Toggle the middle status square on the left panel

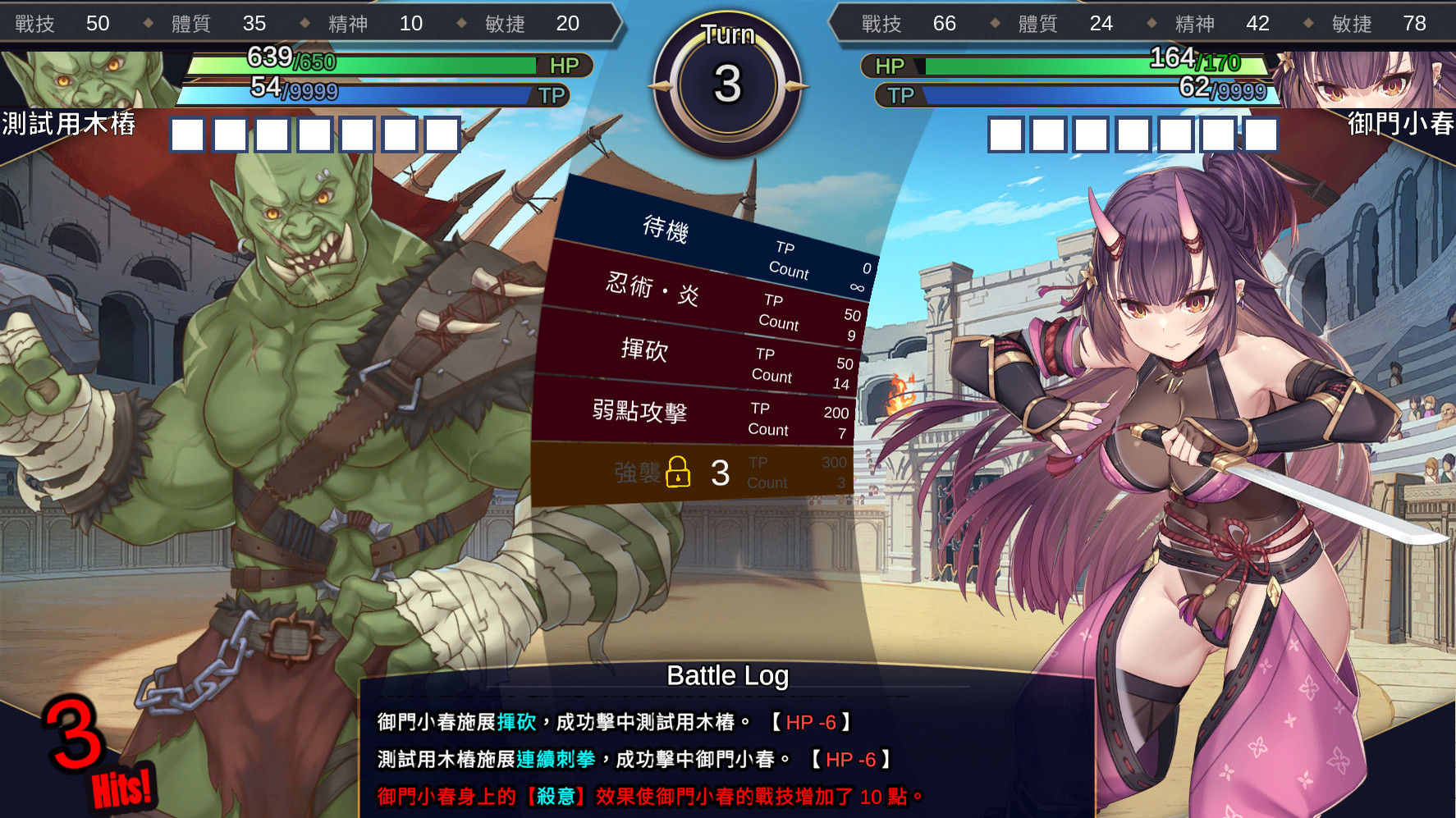[314, 134]
